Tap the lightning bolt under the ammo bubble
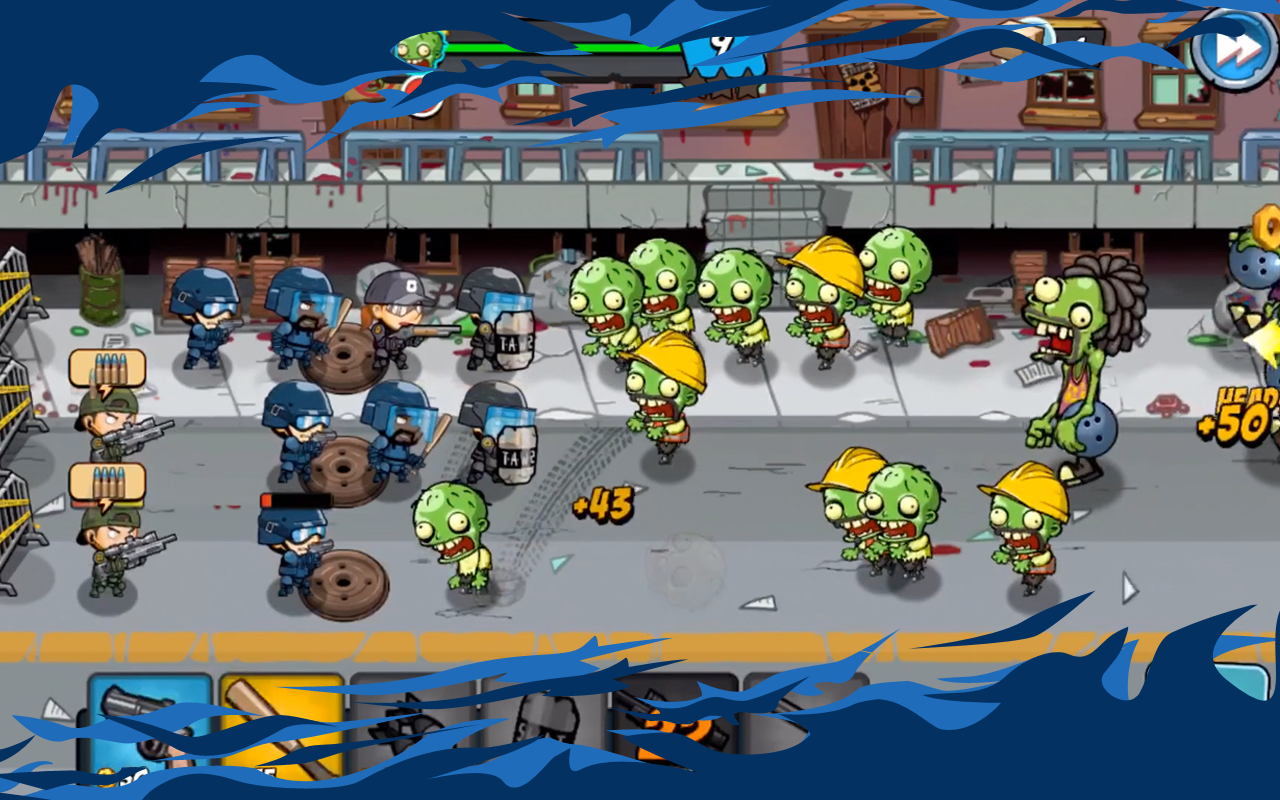 coord(105,390)
